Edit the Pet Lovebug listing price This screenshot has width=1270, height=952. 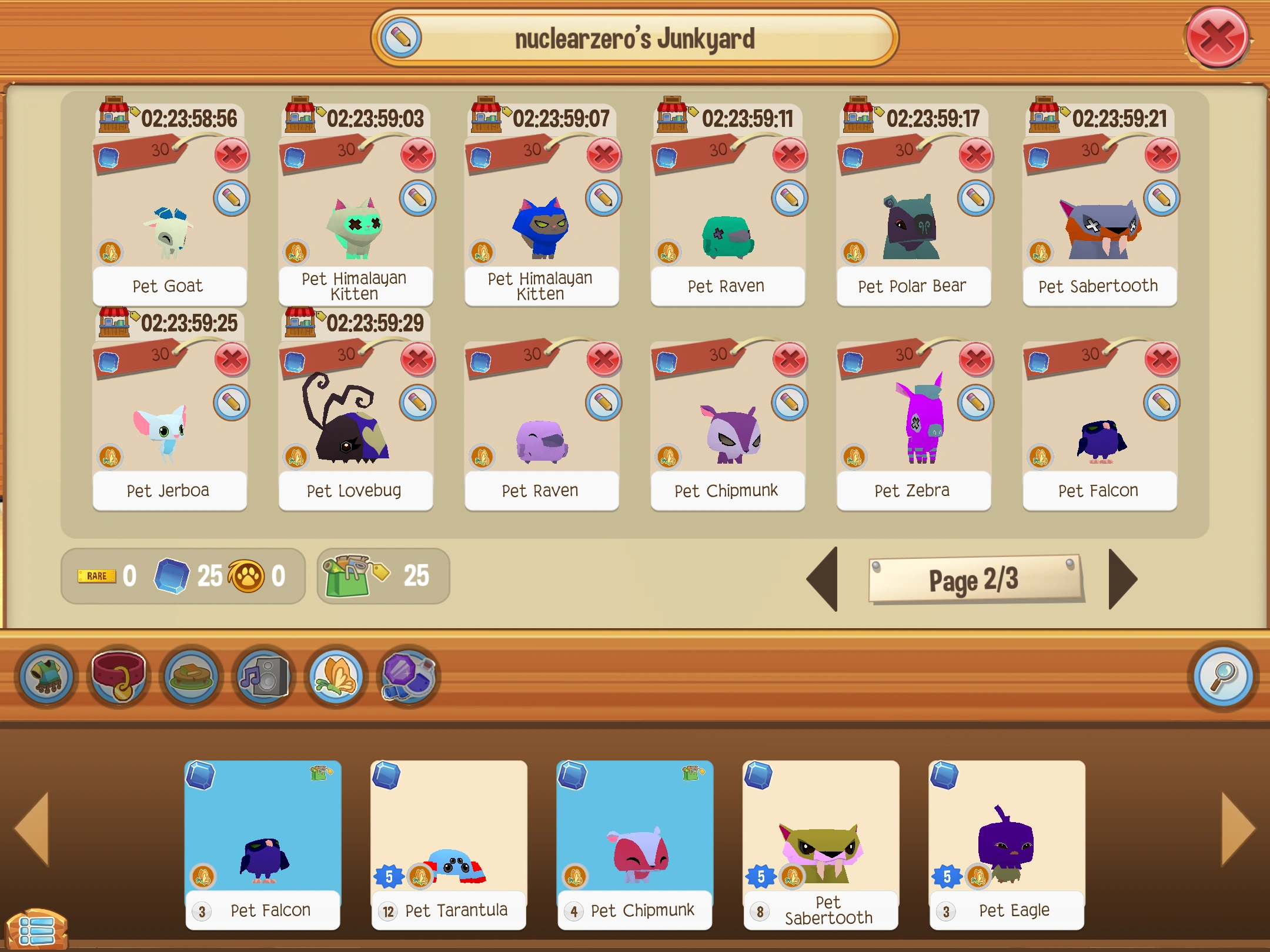419,403
